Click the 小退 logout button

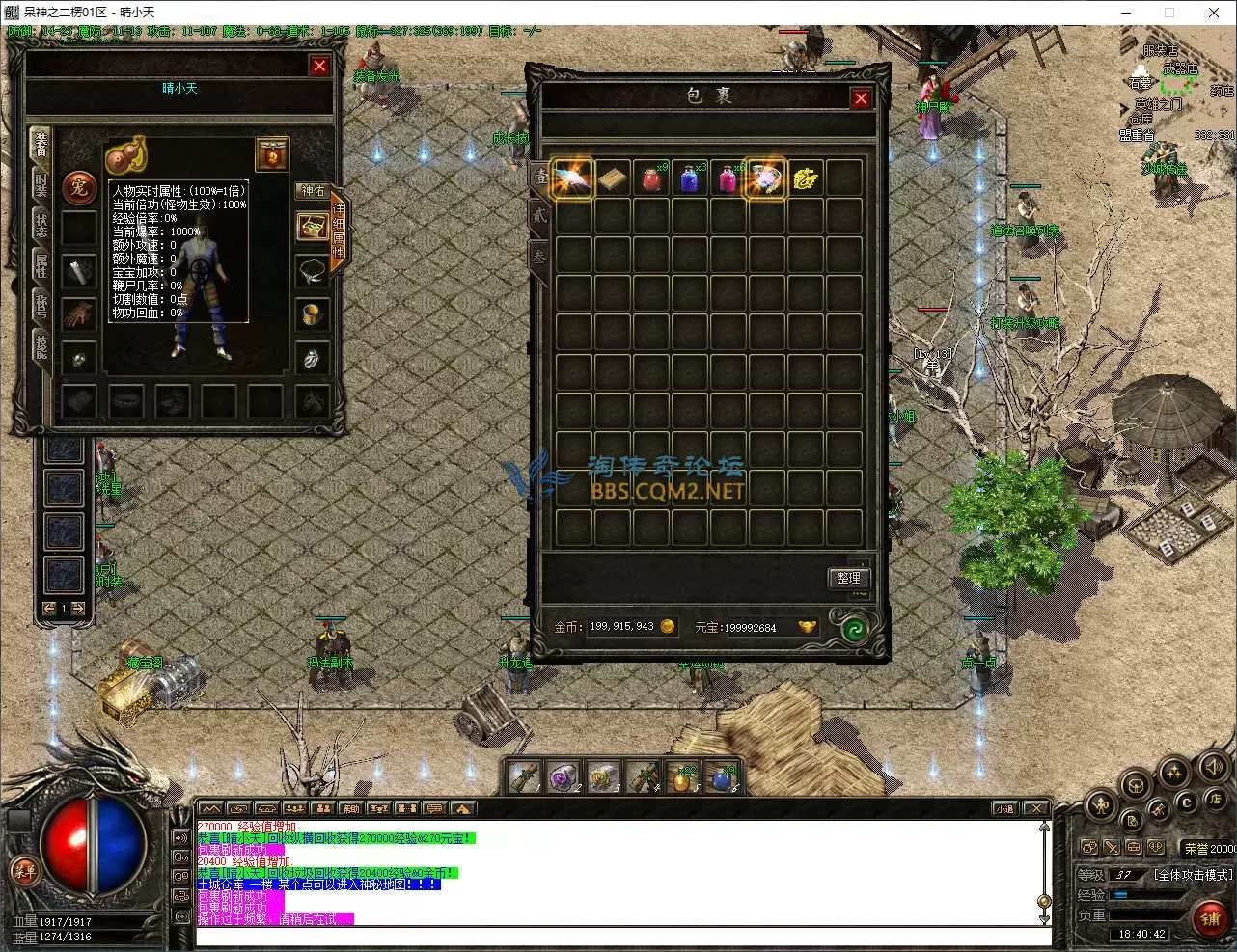point(1004,808)
